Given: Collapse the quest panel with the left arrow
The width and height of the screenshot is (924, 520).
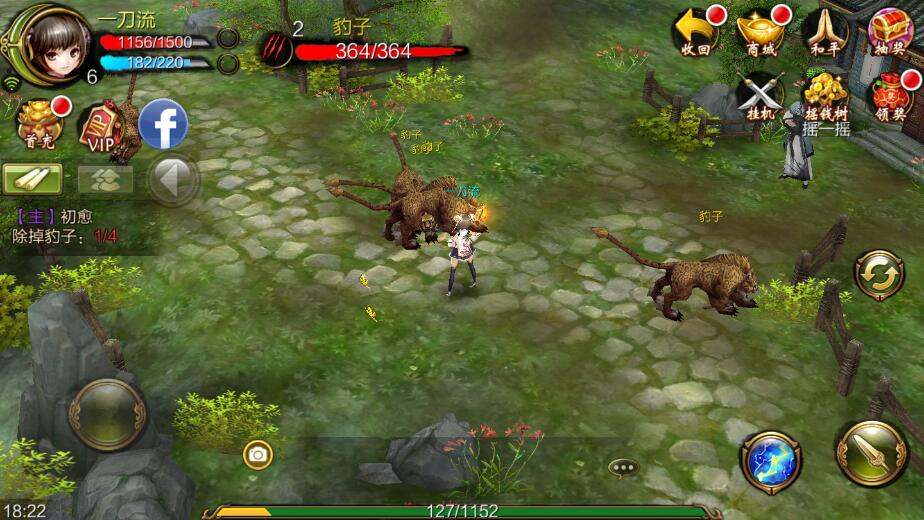Looking at the screenshot, I should pyautogui.click(x=174, y=180).
